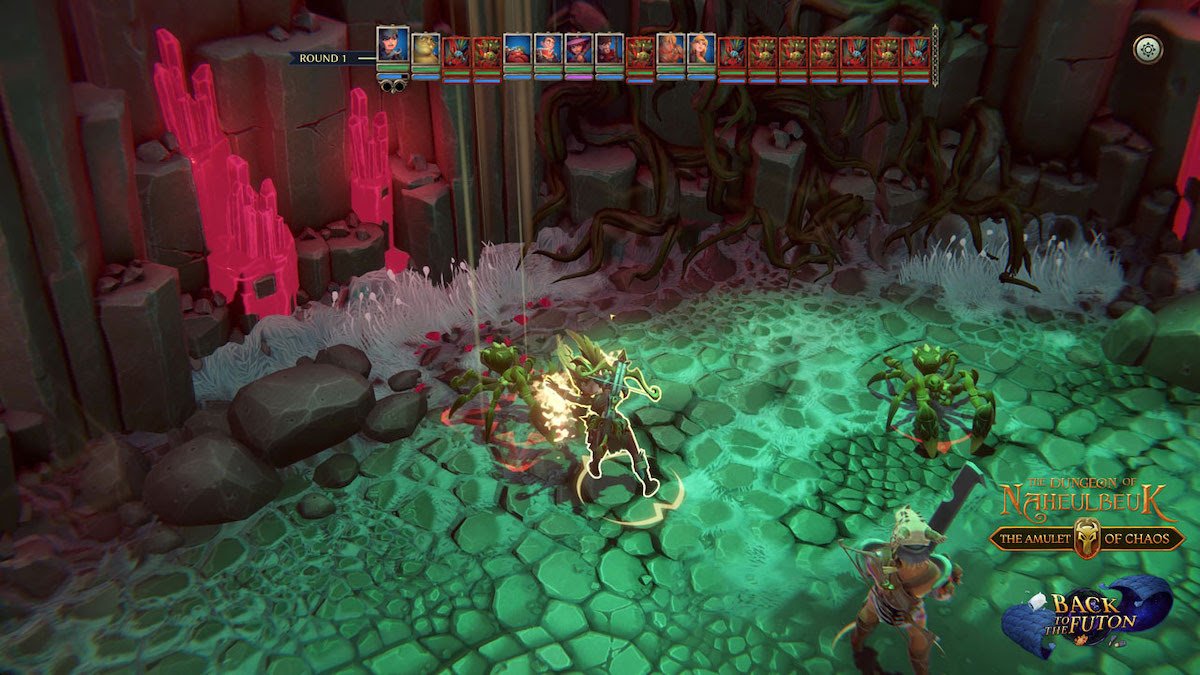Screen dimensions: 1200x675
Task: Click the ornate end cap of turn order bar
Action: coord(936,54)
